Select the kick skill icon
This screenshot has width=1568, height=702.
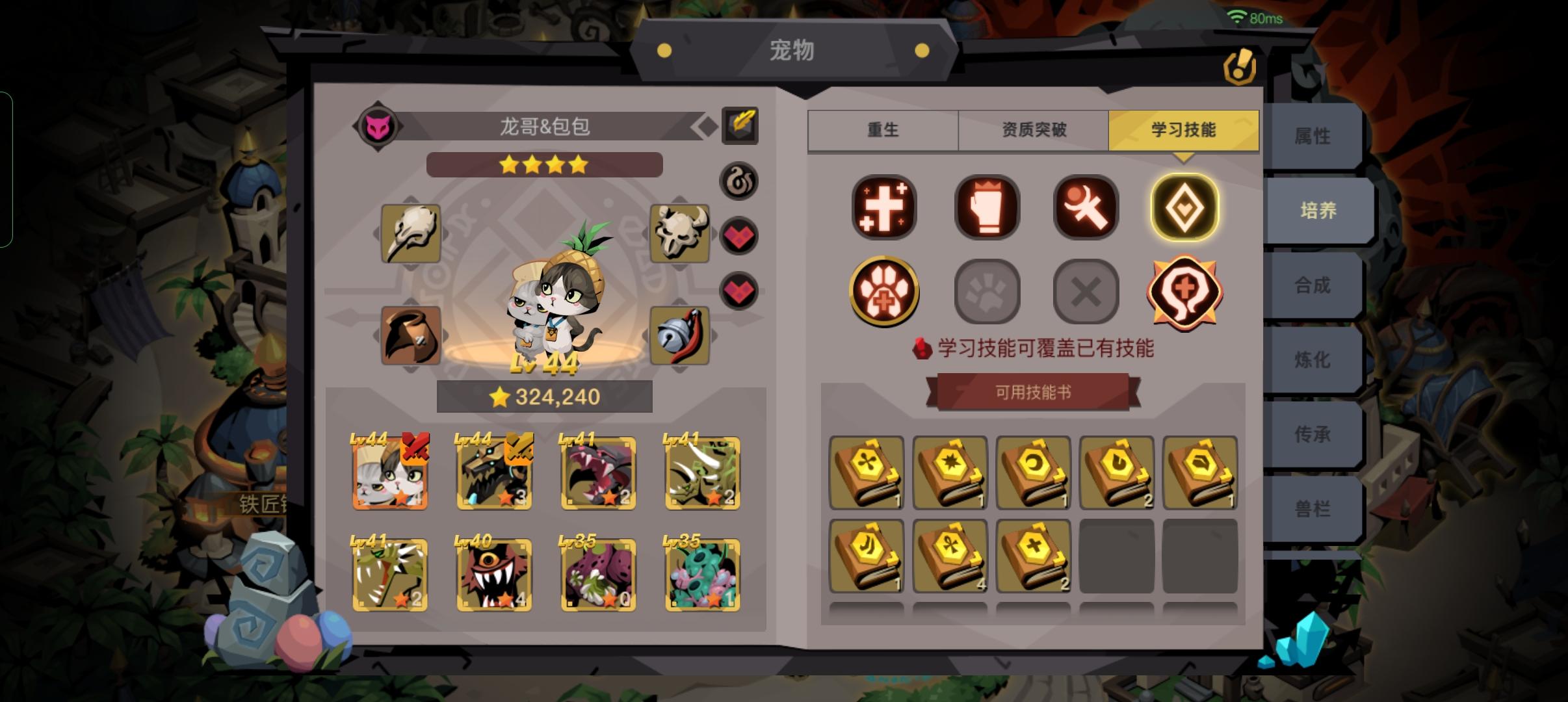[1086, 208]
